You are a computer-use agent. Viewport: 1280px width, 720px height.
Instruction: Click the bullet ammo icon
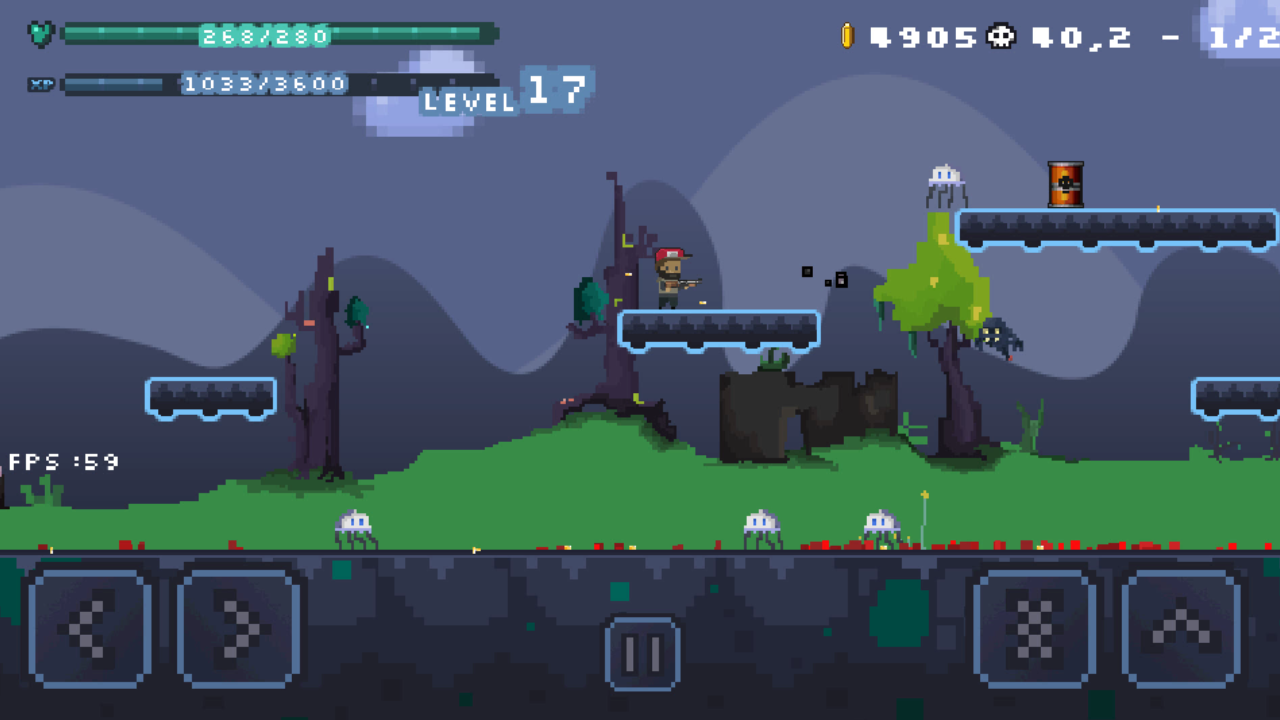click(x=848, y=36)
